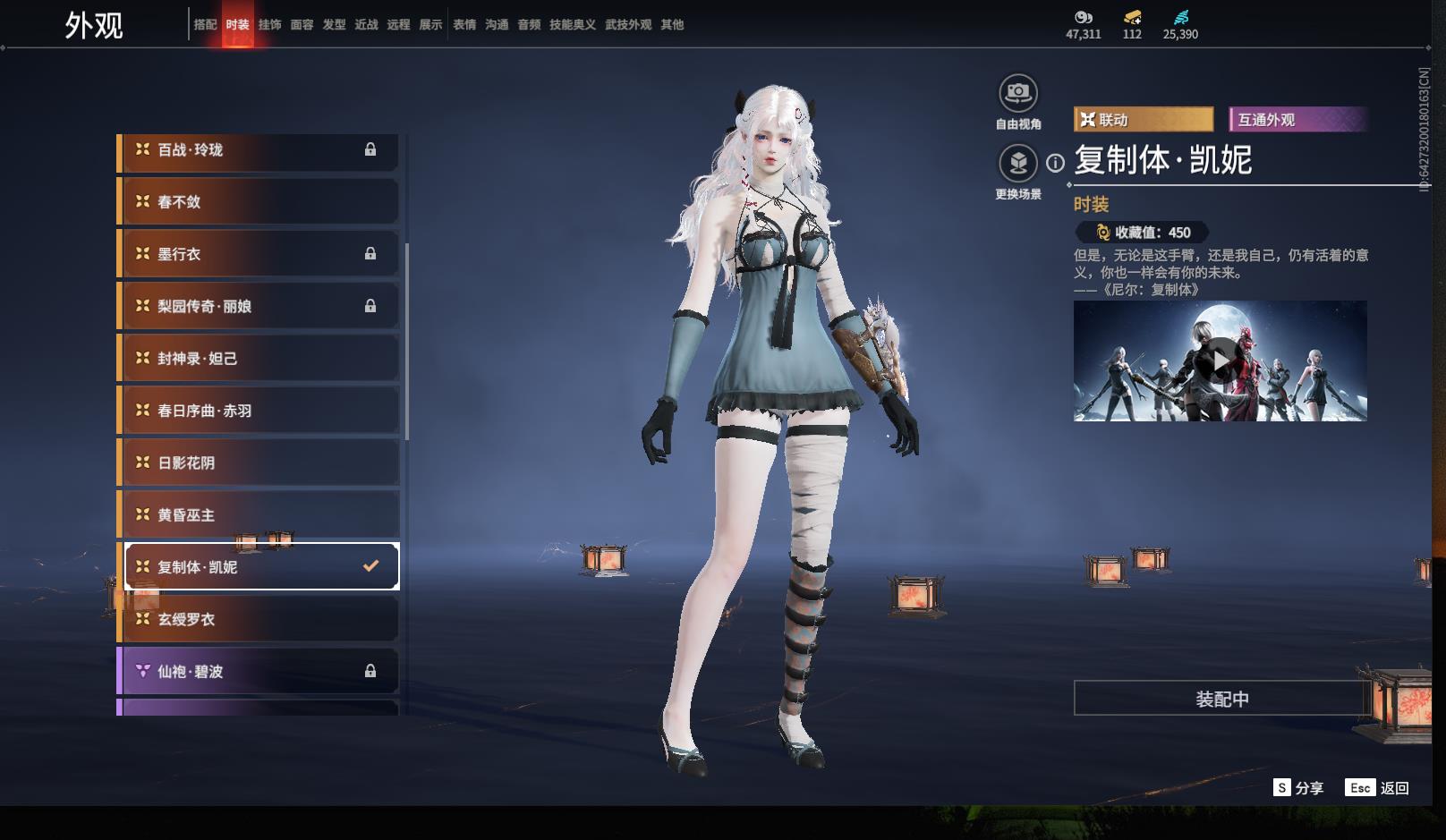This screenshot has width=1446, height=840.
Task: Open the info icon beside outfit name
Action: pos(1056,163)
